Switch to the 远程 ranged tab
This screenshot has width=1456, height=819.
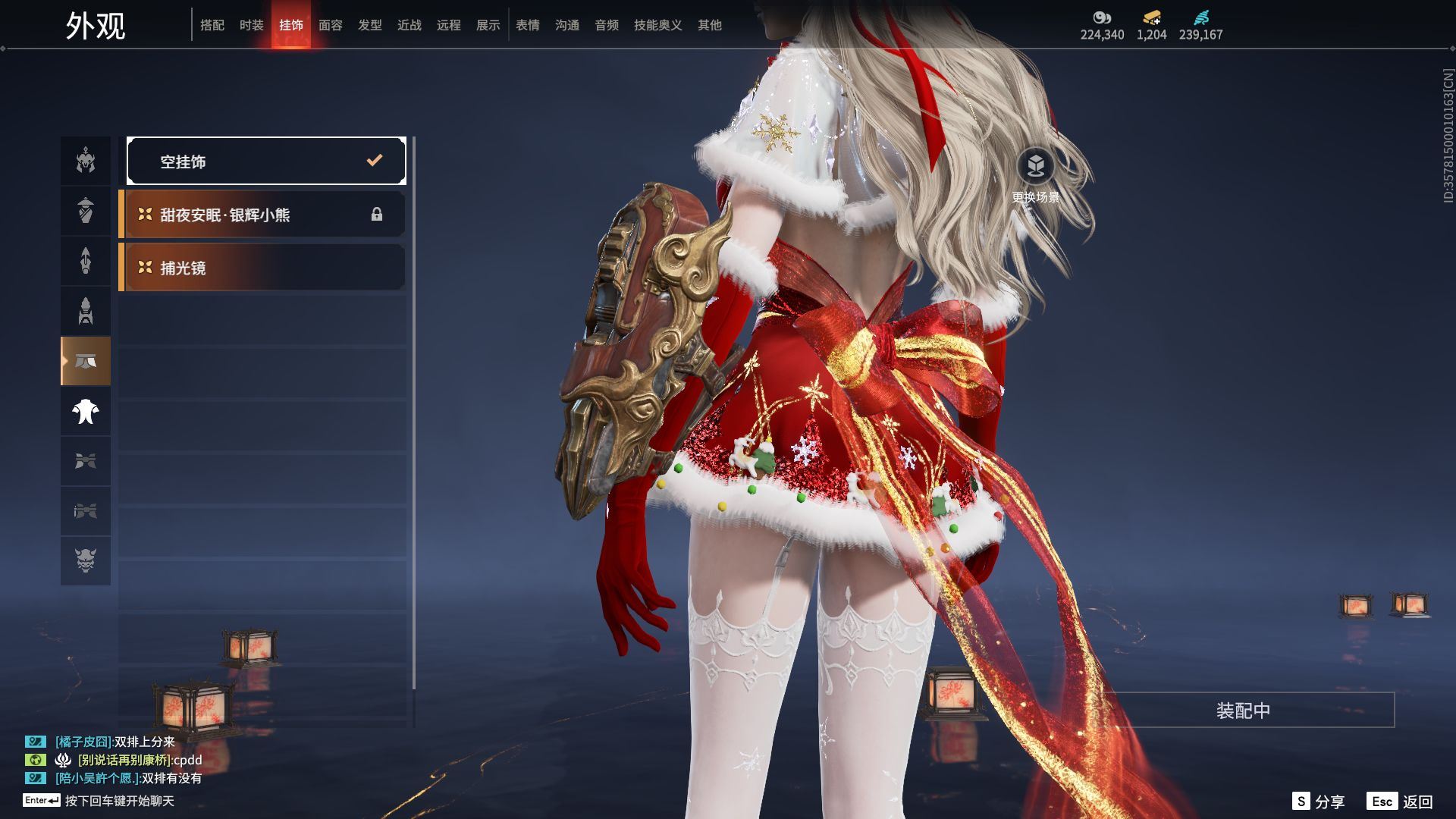pos(449,25)
